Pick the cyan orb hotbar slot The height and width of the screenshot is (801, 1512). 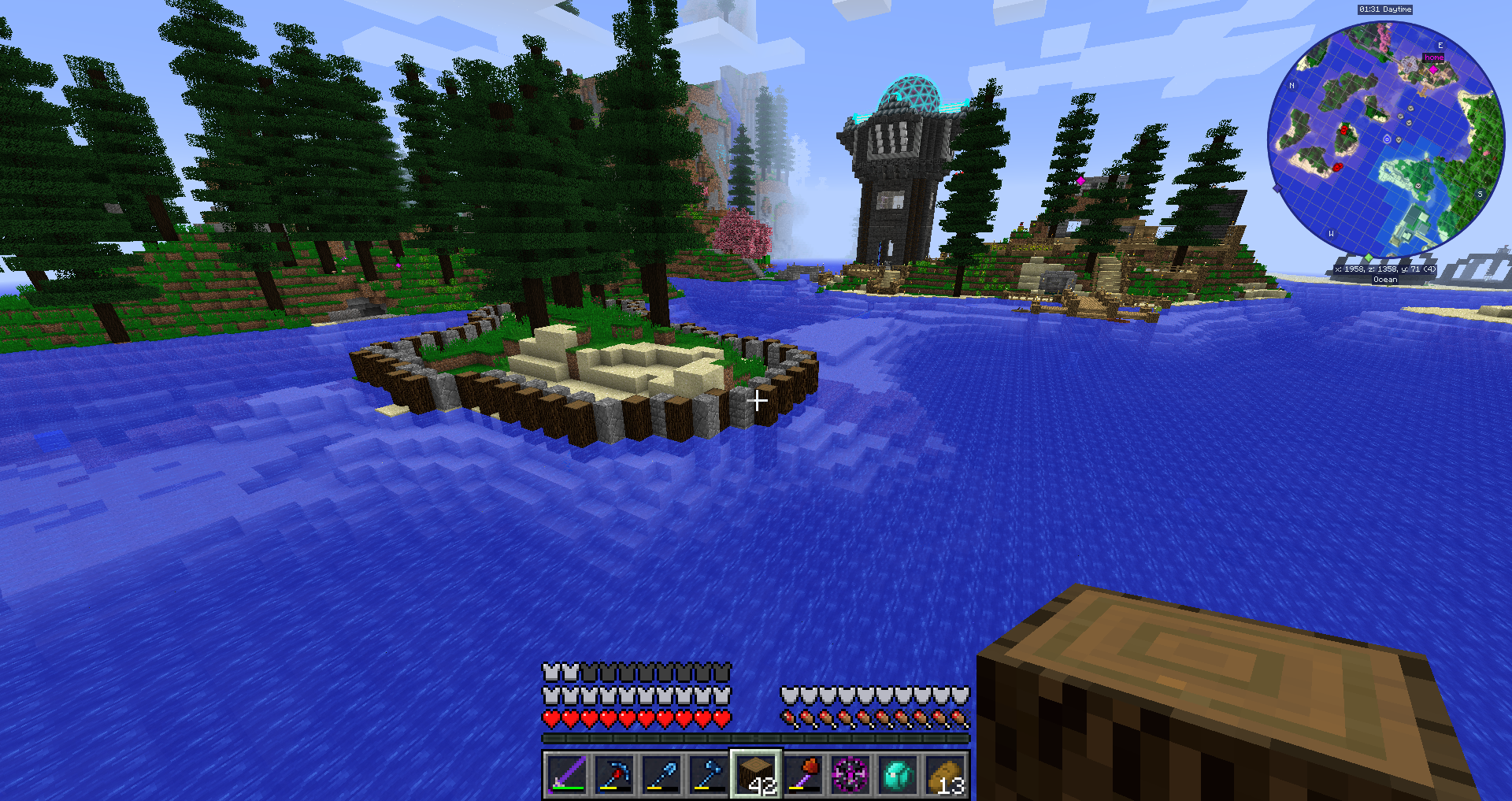tap(898, 774)
